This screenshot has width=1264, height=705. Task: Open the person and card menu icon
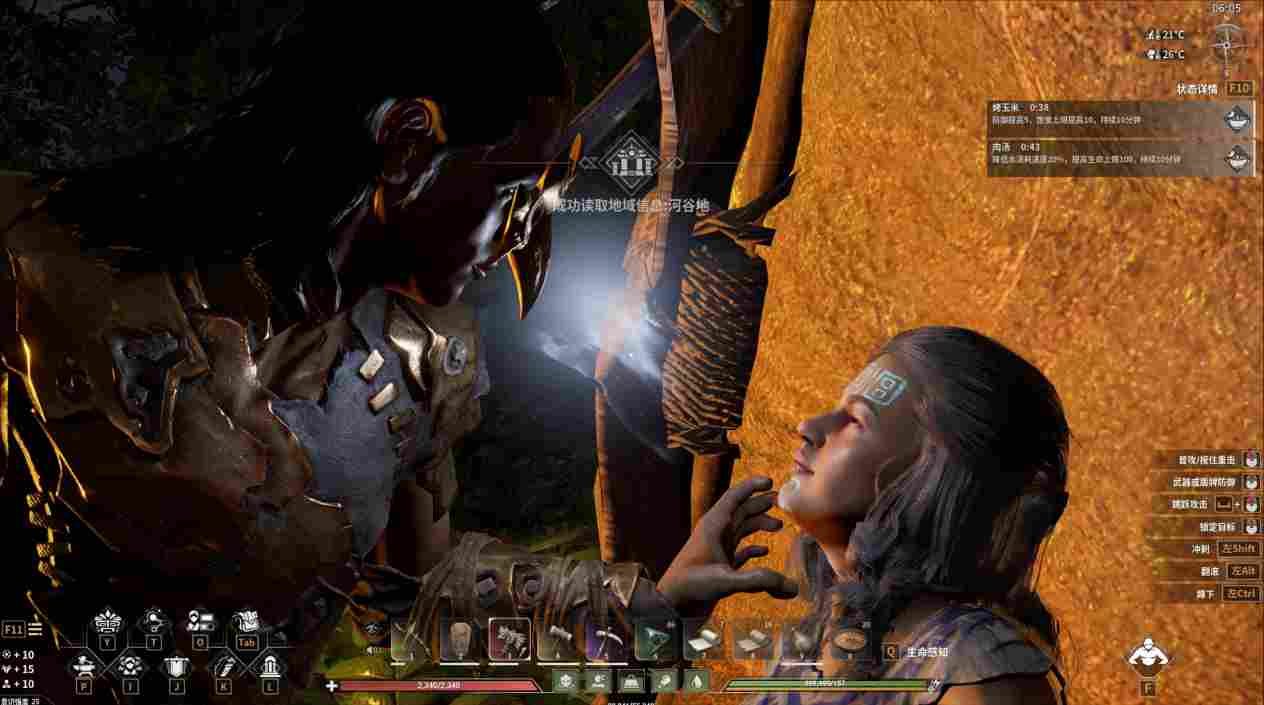(199, 622)
